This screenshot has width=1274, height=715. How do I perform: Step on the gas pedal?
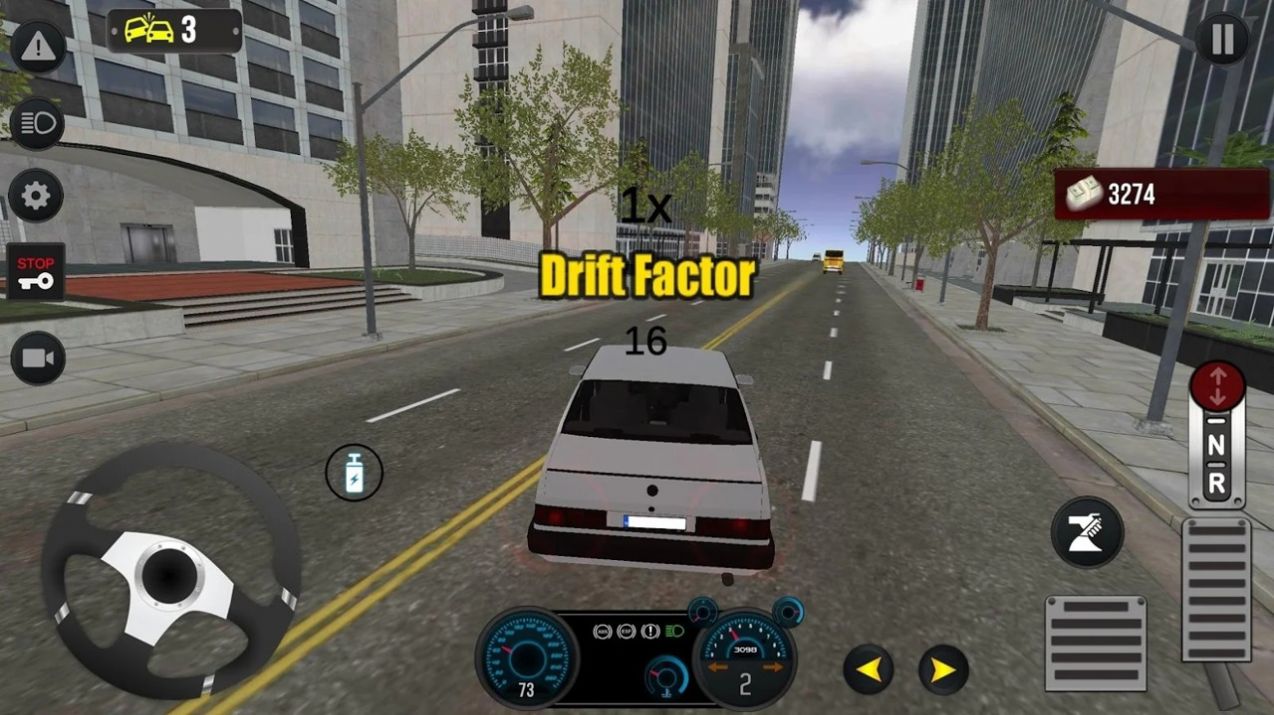pyautogui.click(x=1216, y=589)
